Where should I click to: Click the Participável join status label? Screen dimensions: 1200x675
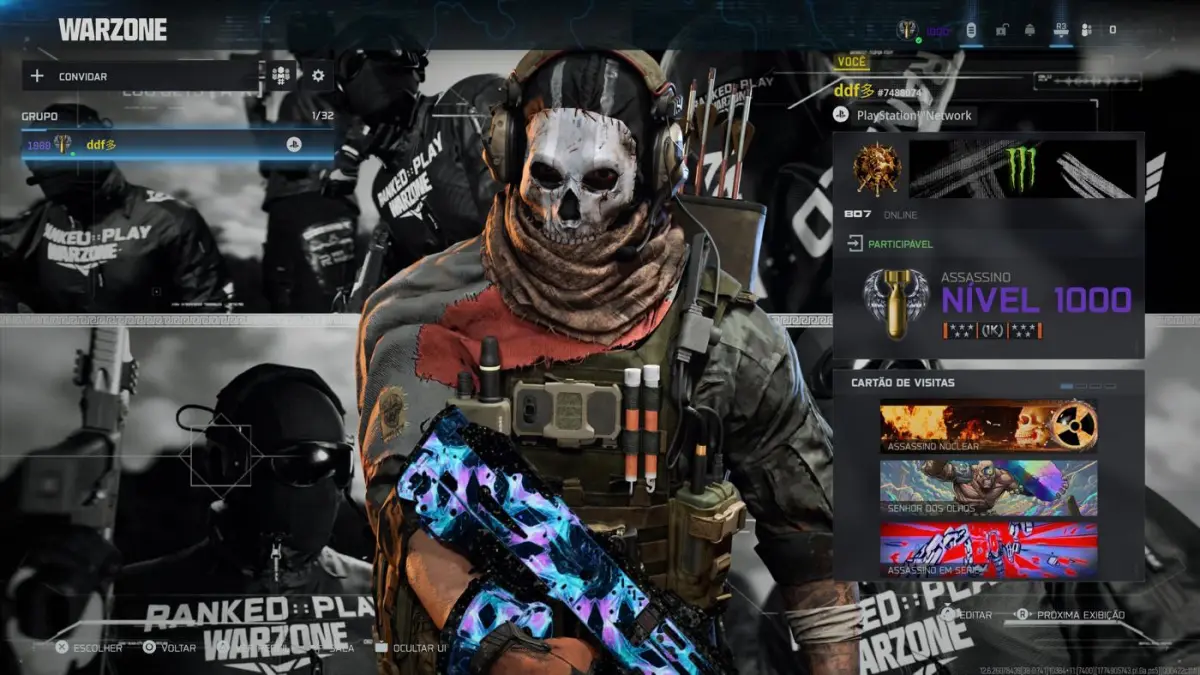899,243
